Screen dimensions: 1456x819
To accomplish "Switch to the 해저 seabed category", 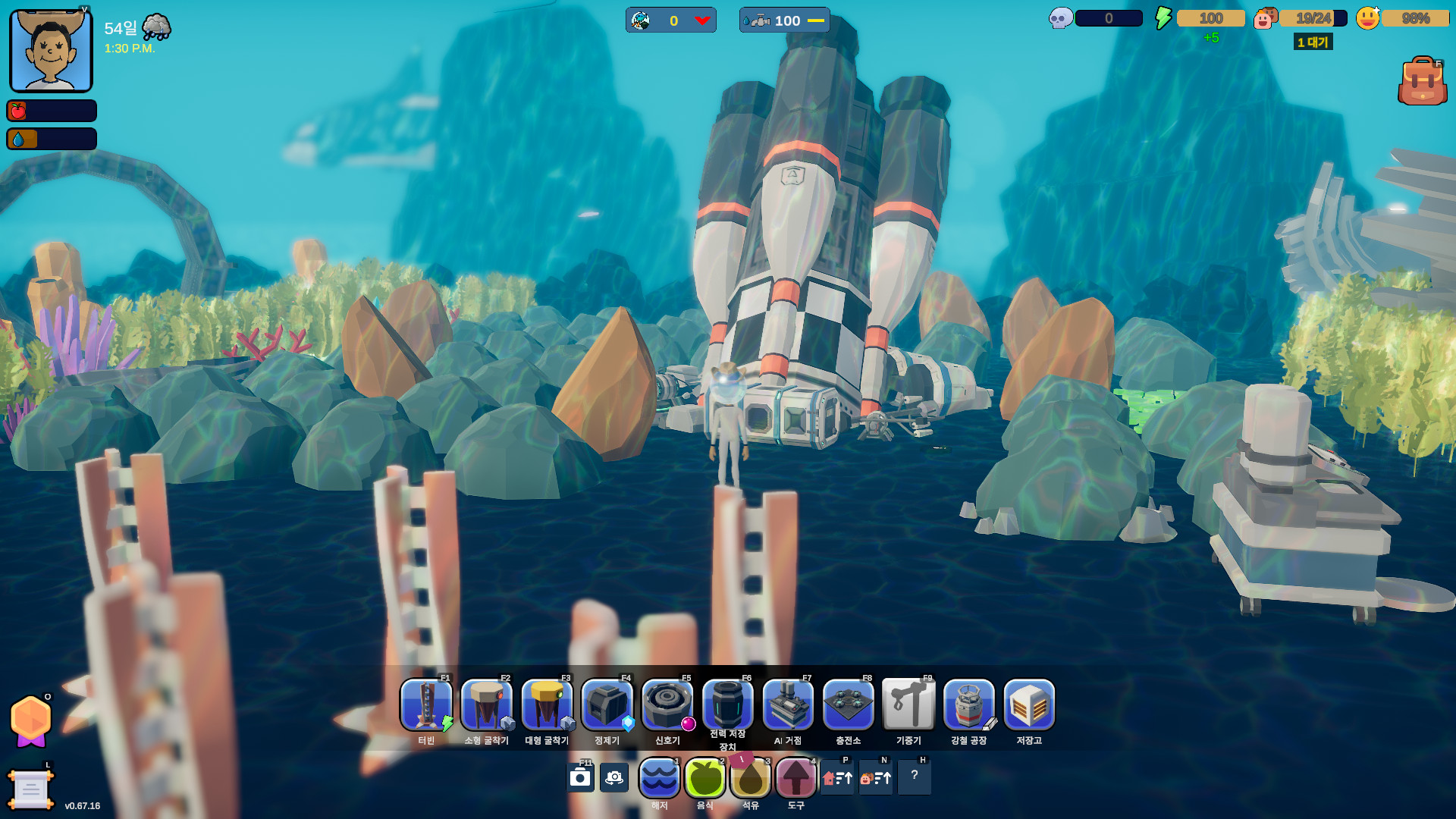I will coord(659,778).
